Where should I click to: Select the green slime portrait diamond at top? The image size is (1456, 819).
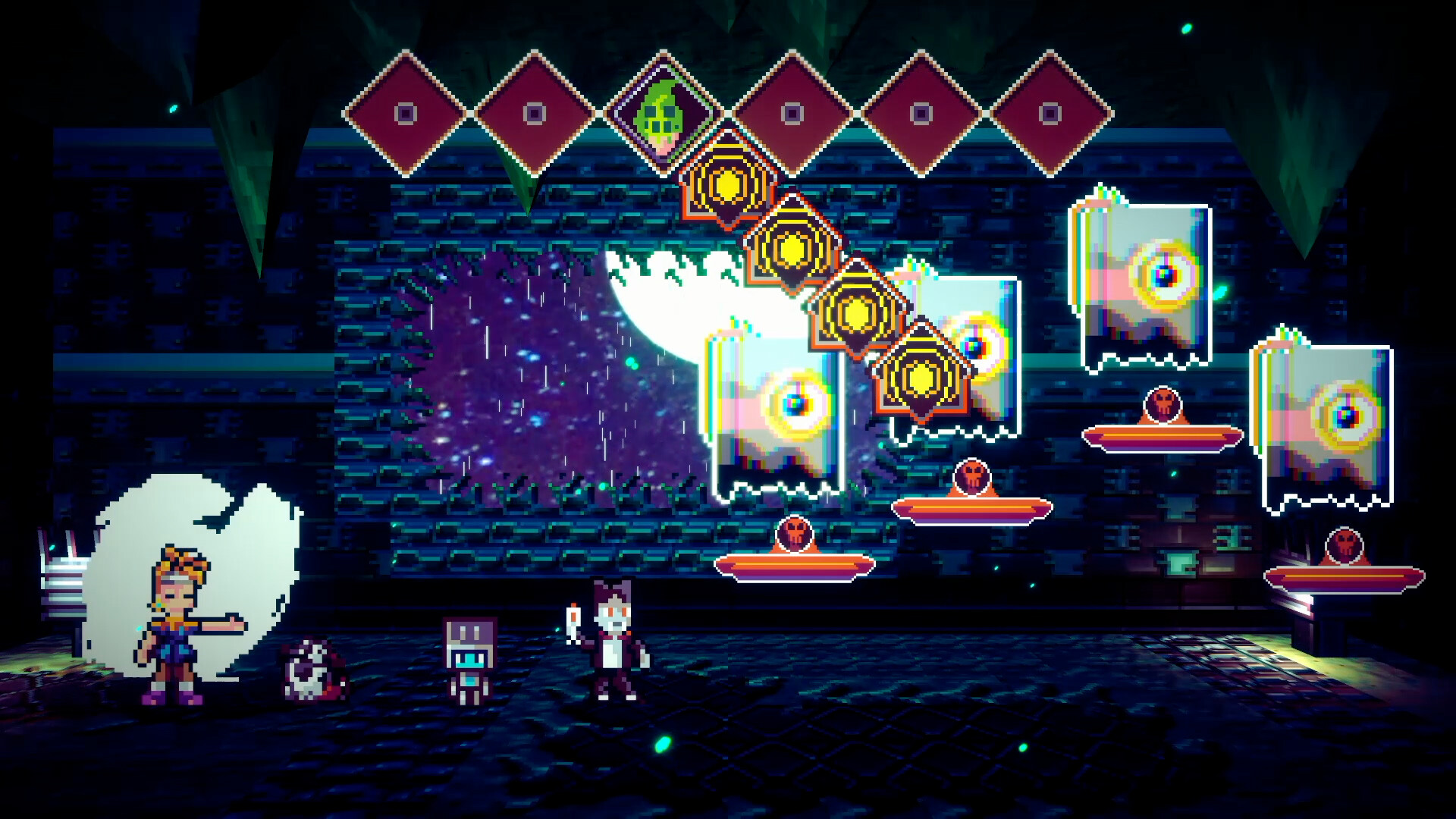664,112
